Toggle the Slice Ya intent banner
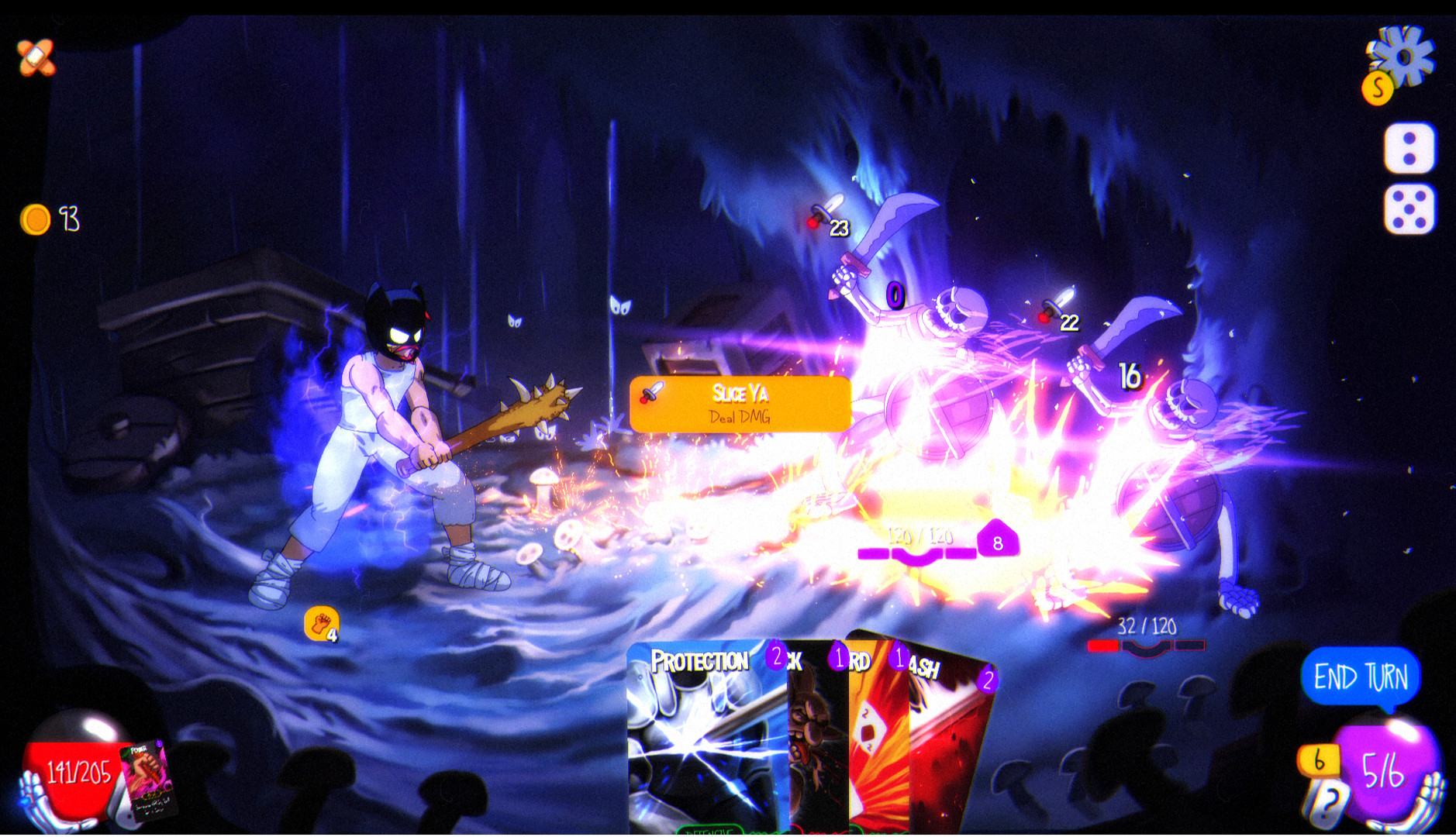The height and width of the screenshot is (837, 1456). point(742,405)
